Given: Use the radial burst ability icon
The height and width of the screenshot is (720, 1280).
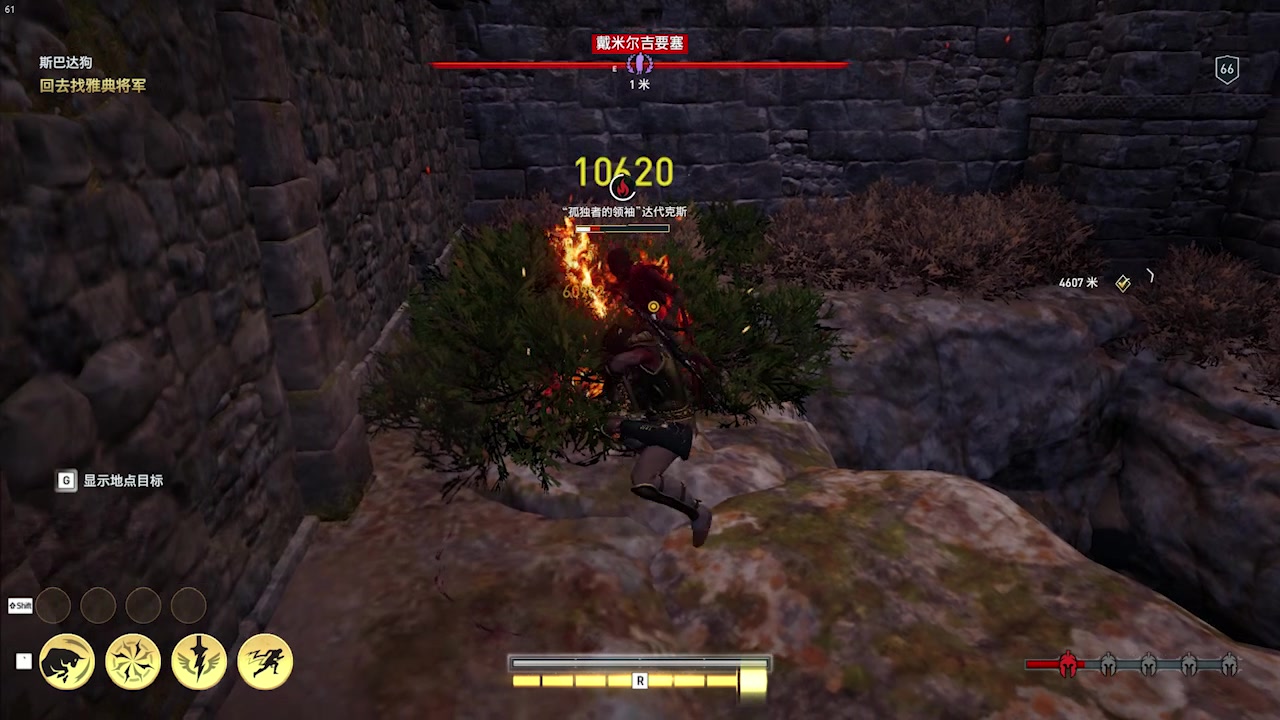Looking at the screenshot, I should [x=133, y=661].
